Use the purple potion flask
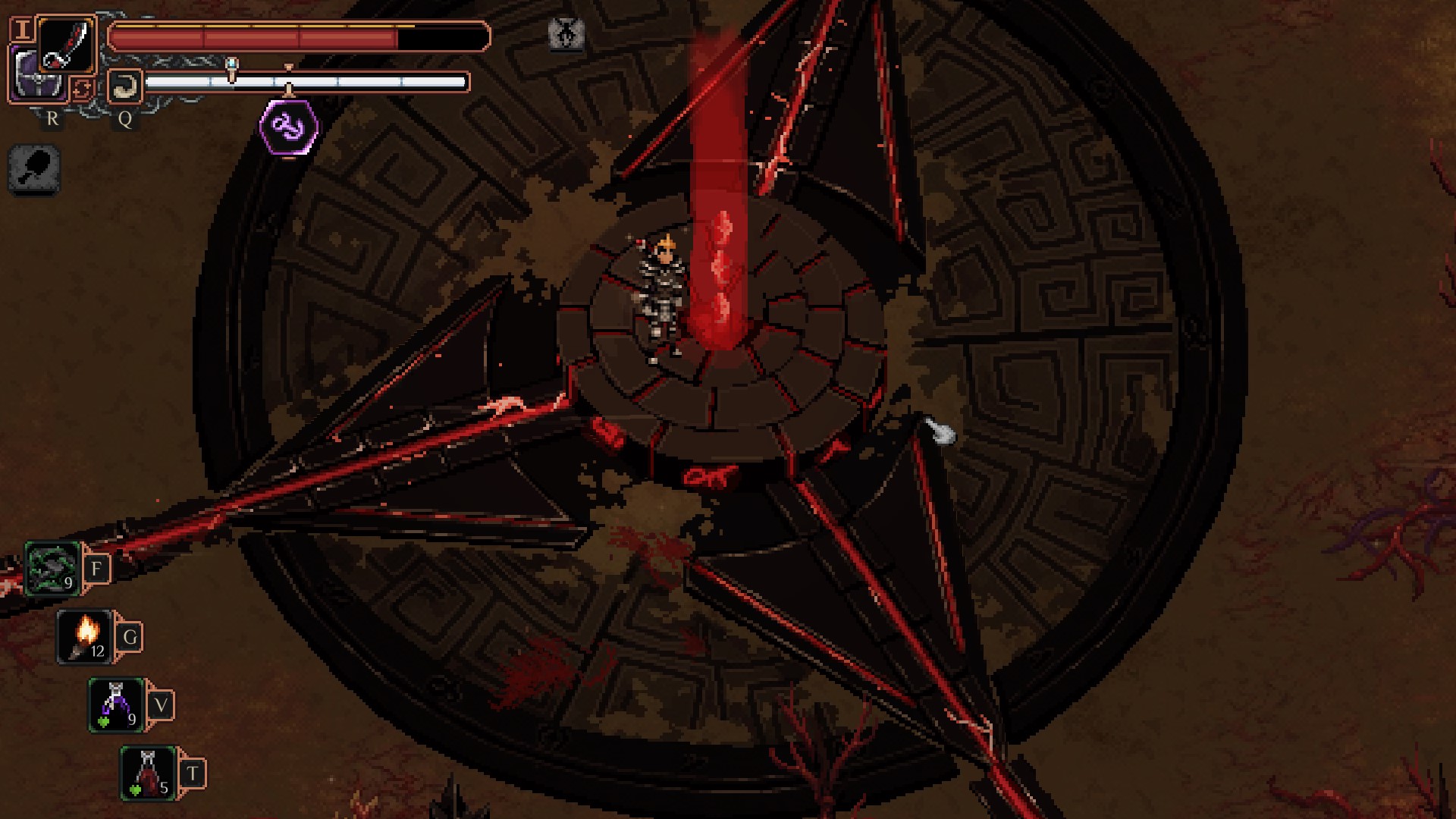The width and height of the screenshot is (1456, 819). click(116, 705)
